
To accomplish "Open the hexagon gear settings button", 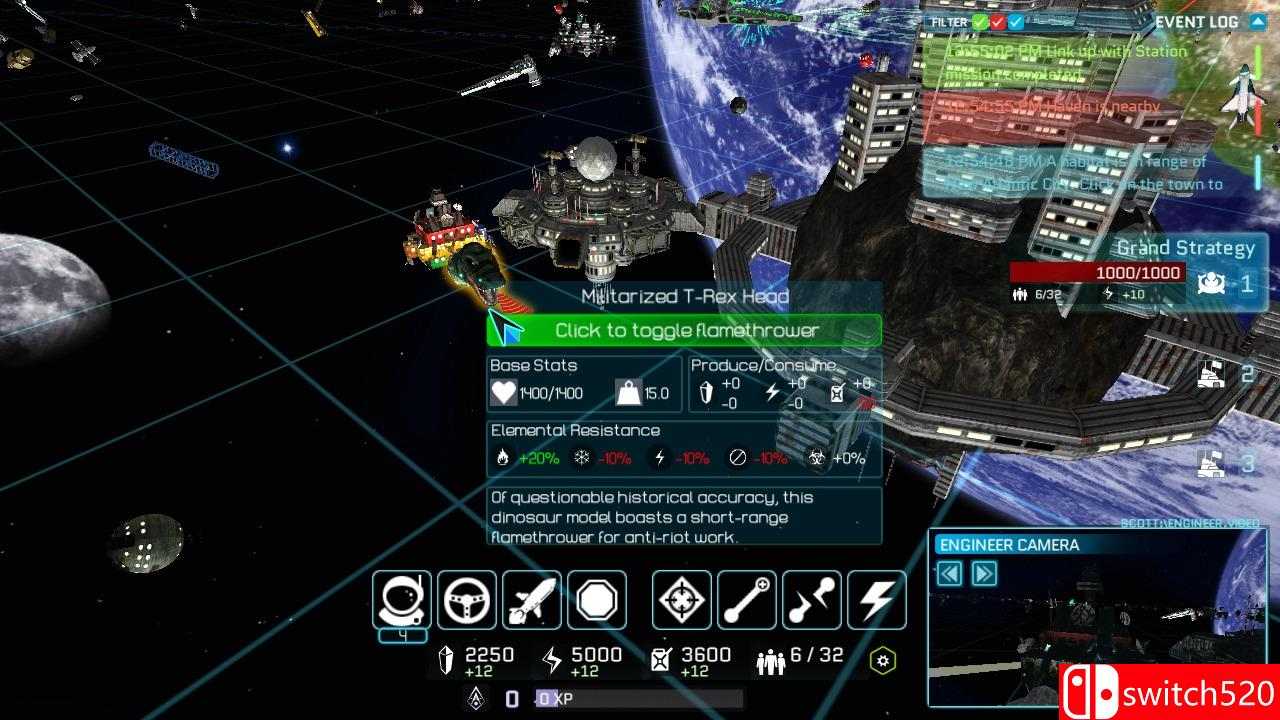I will click(x=882, y=660).
